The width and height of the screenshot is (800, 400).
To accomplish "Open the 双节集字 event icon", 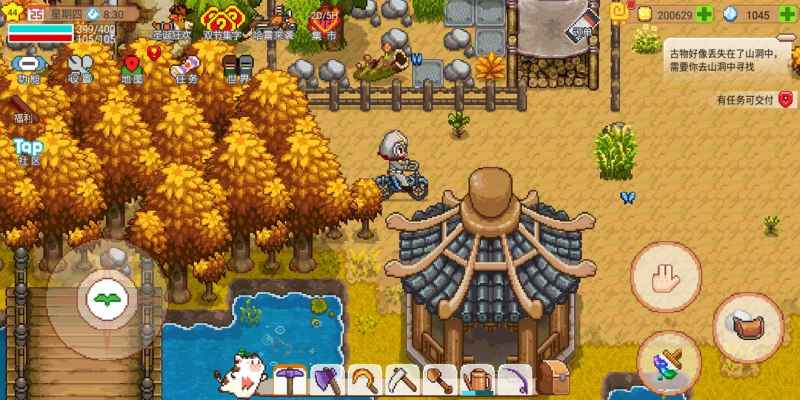I will (221, 22).
